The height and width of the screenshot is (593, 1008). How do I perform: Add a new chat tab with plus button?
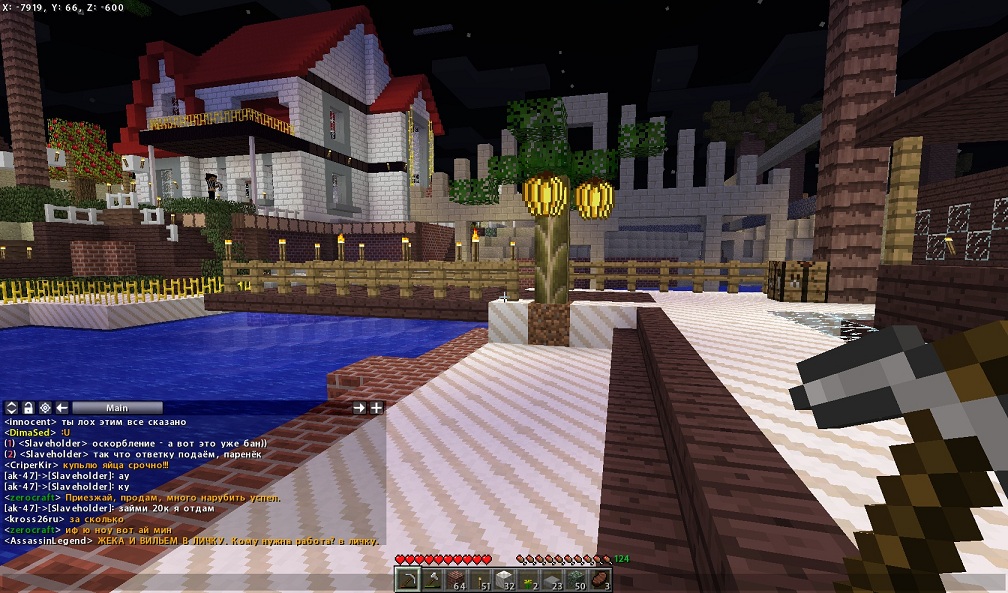point(377,408)
